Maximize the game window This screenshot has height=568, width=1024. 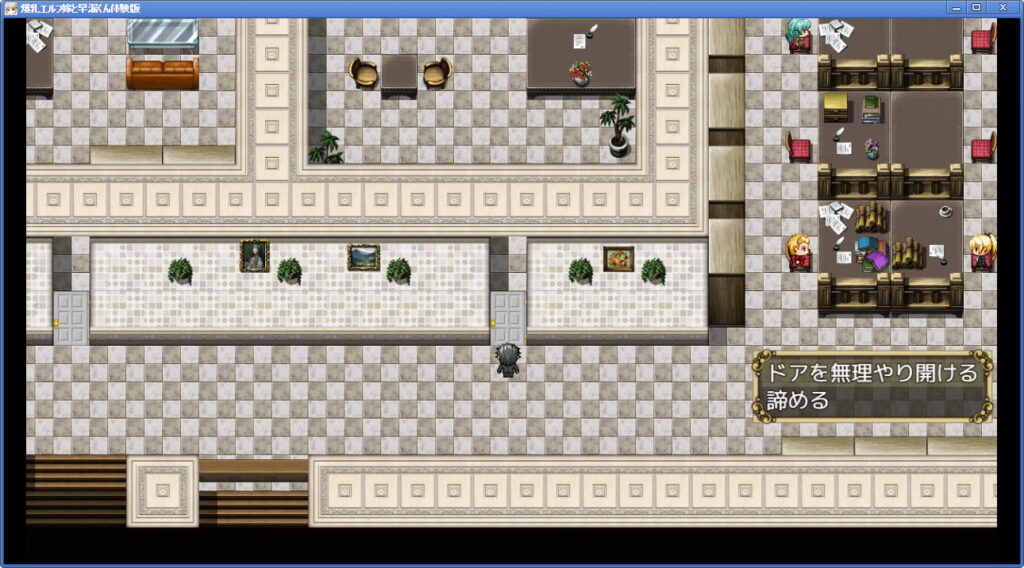[x=976, y=7]
